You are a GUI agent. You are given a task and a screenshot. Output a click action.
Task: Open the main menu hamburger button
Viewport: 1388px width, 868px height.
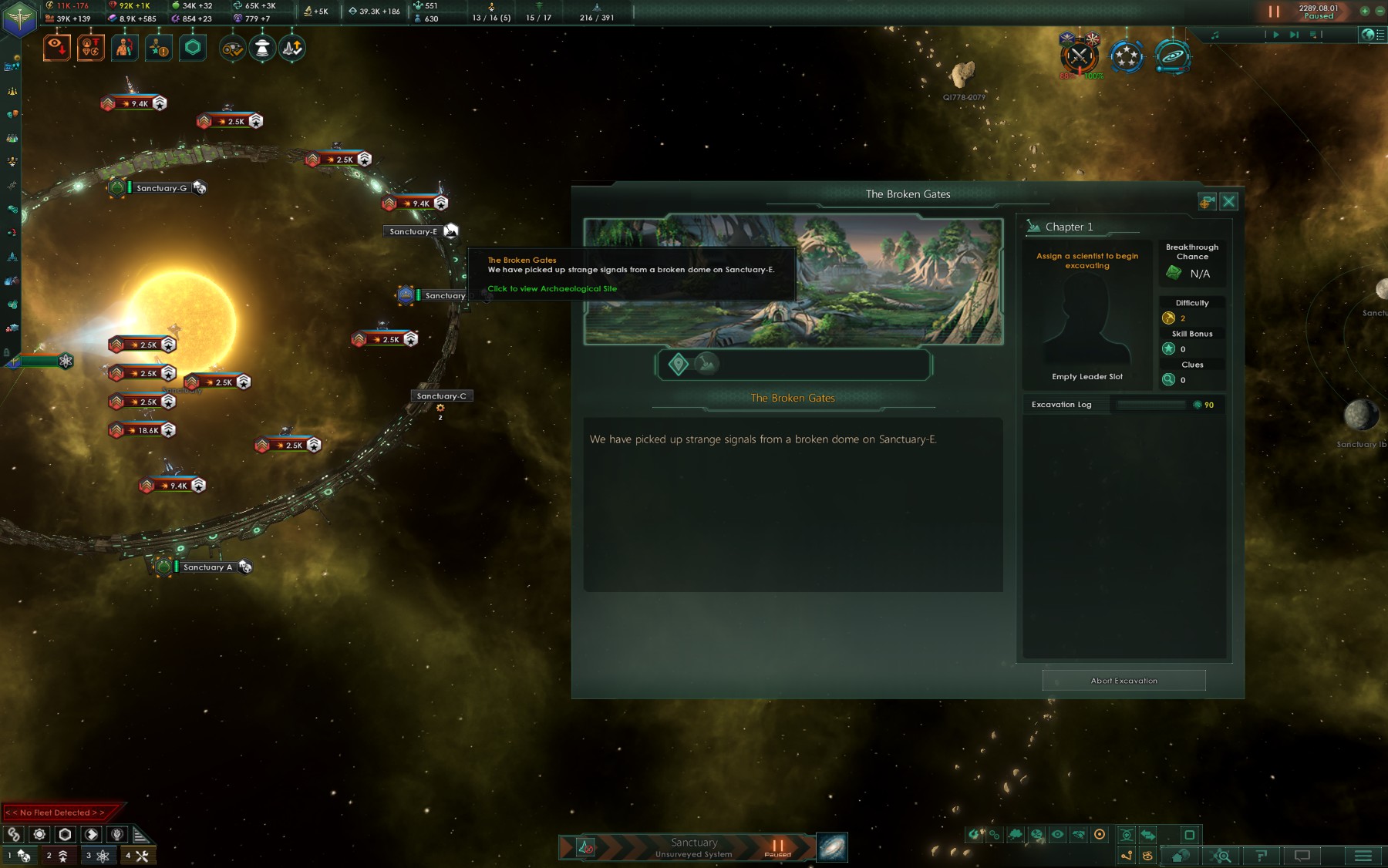[1363, 856]
